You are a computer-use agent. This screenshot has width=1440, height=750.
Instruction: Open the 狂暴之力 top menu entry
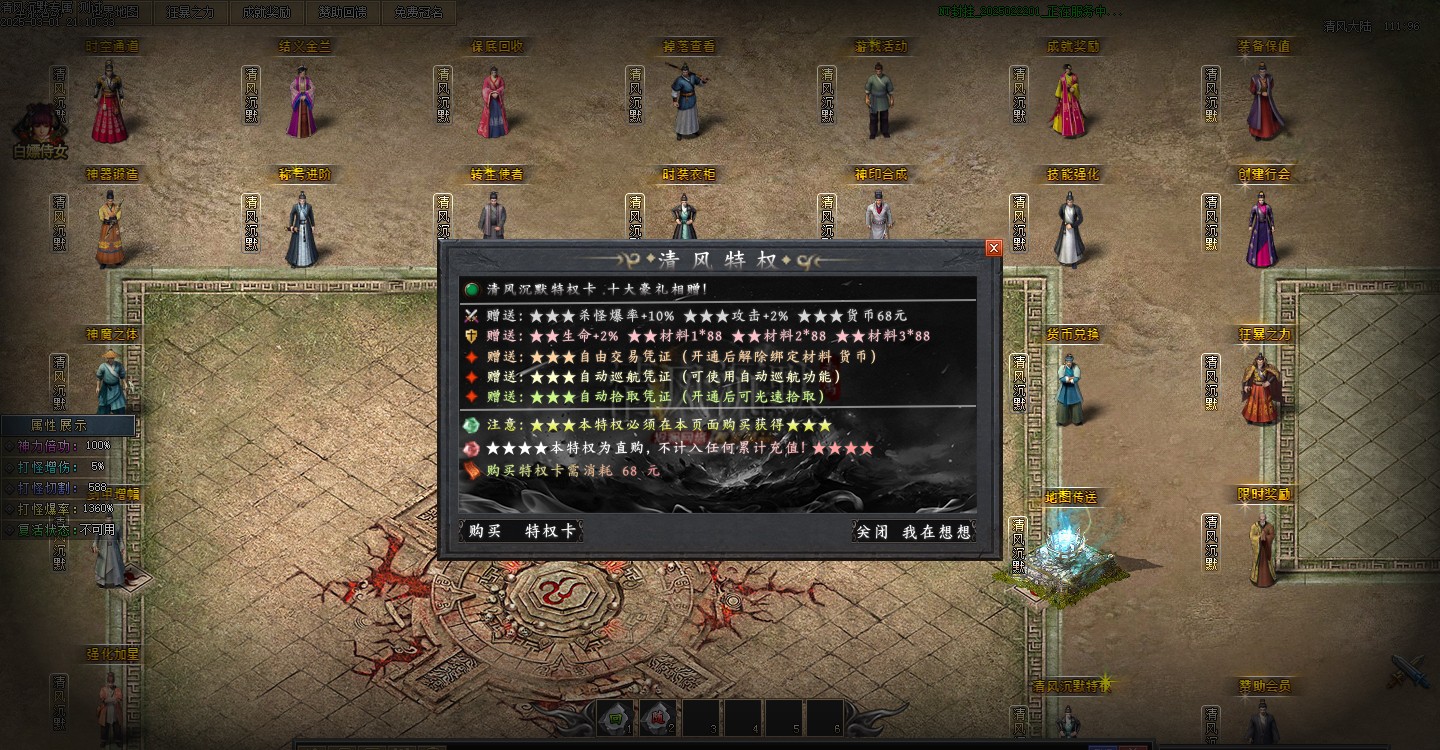pos(190,13)
